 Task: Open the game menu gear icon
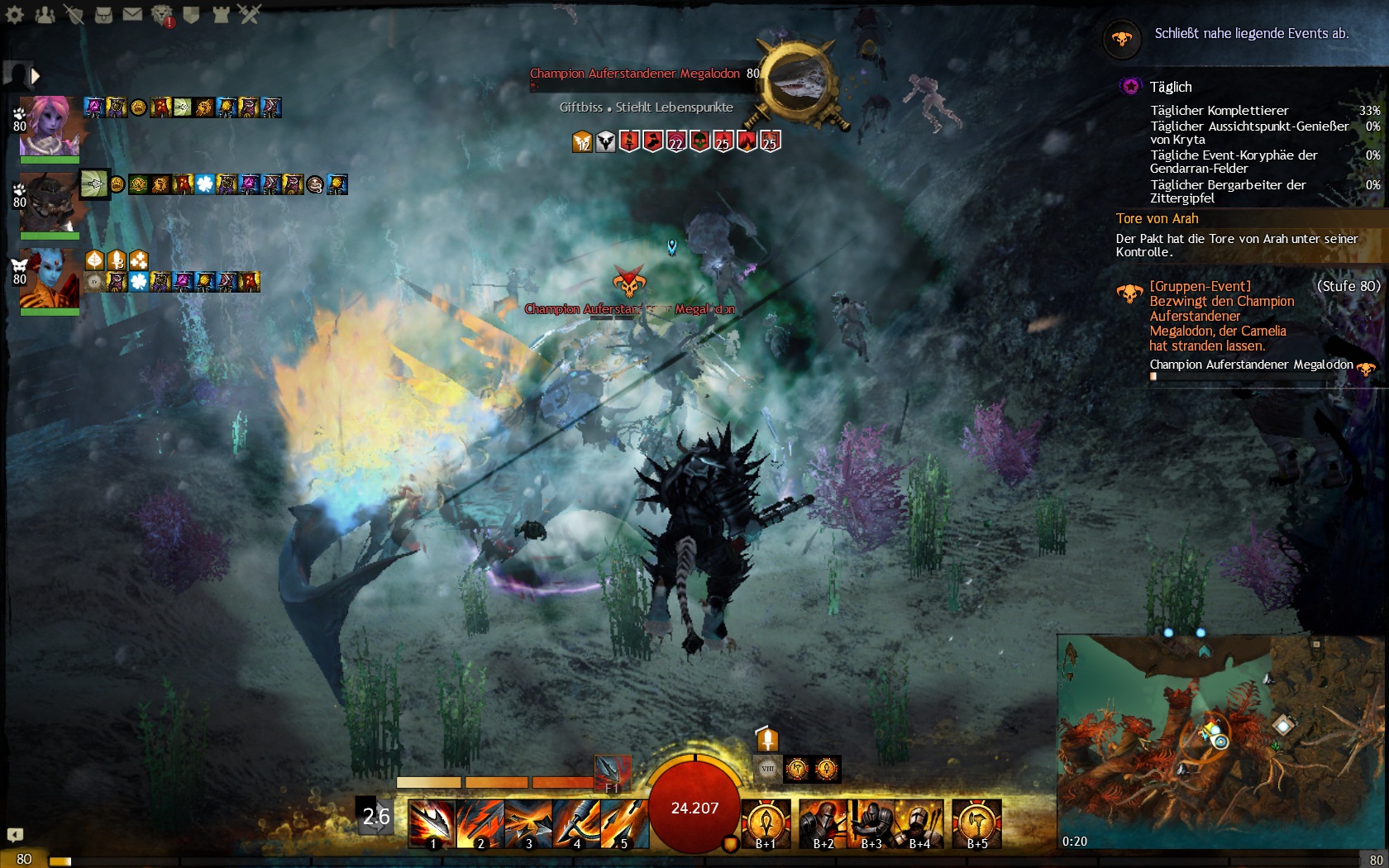click(x=15, y=14)
